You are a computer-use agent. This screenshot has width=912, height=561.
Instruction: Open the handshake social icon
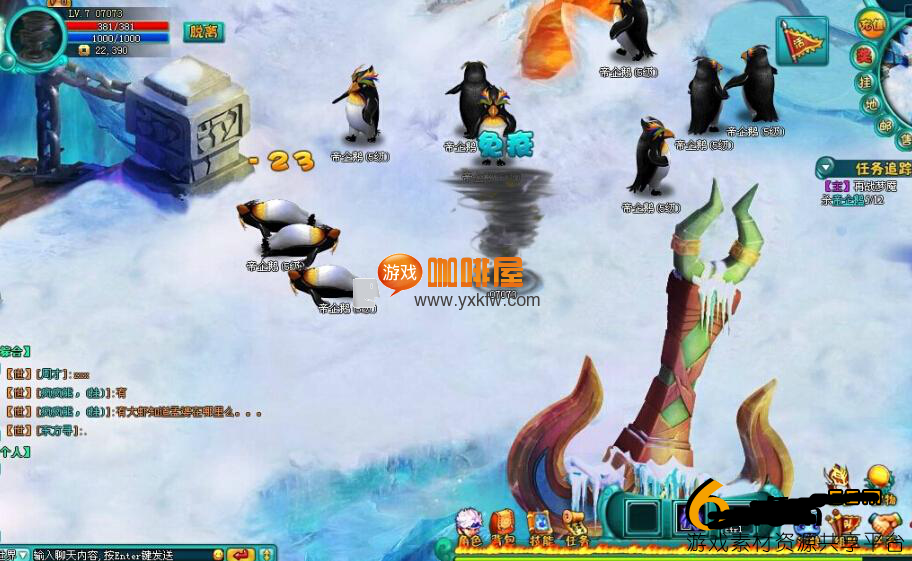tap(882, 527)
